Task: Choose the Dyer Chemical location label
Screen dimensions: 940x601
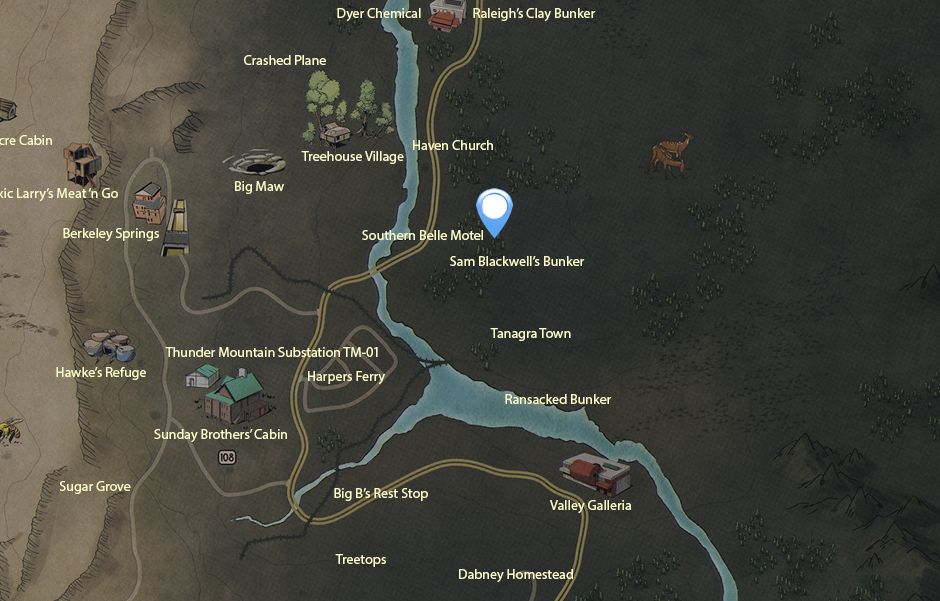Action: [378, 14]
